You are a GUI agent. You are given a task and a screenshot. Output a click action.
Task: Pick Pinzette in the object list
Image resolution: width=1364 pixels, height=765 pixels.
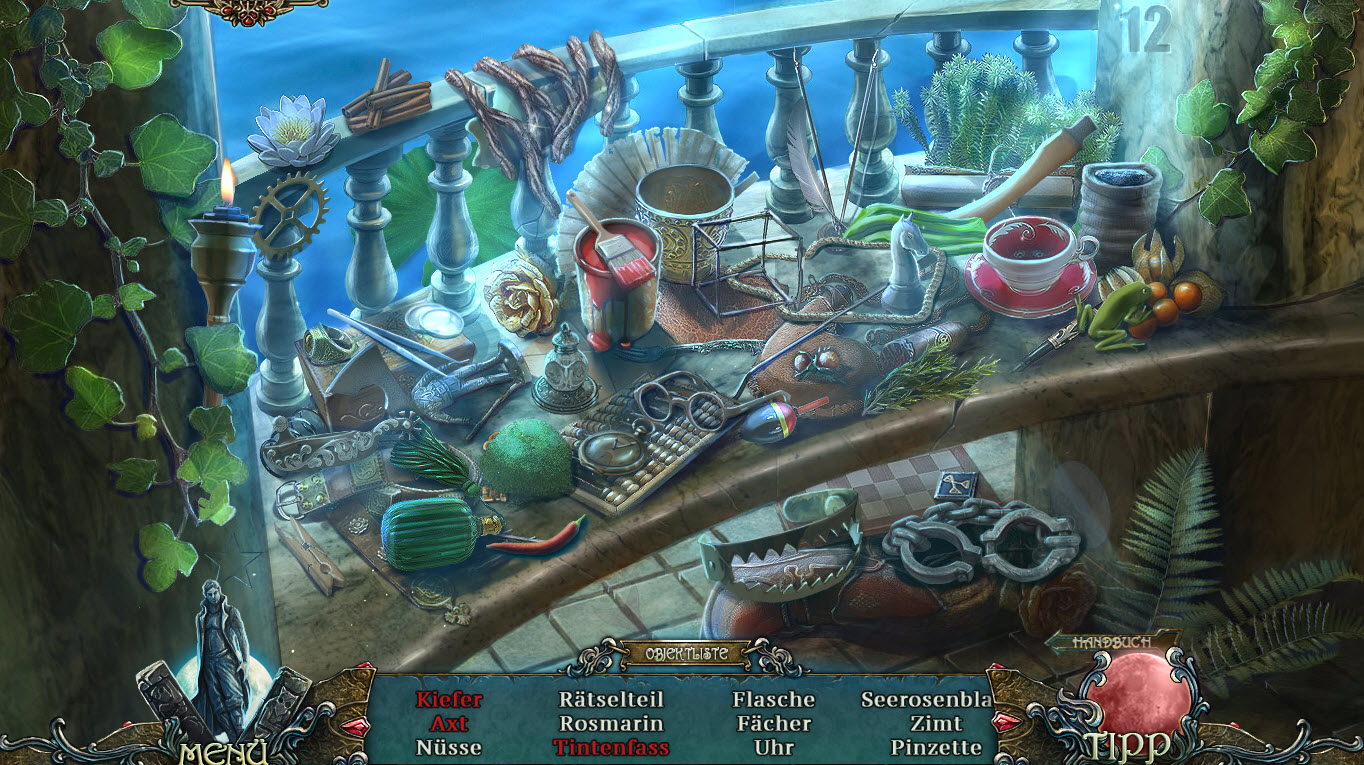(936, 747)
